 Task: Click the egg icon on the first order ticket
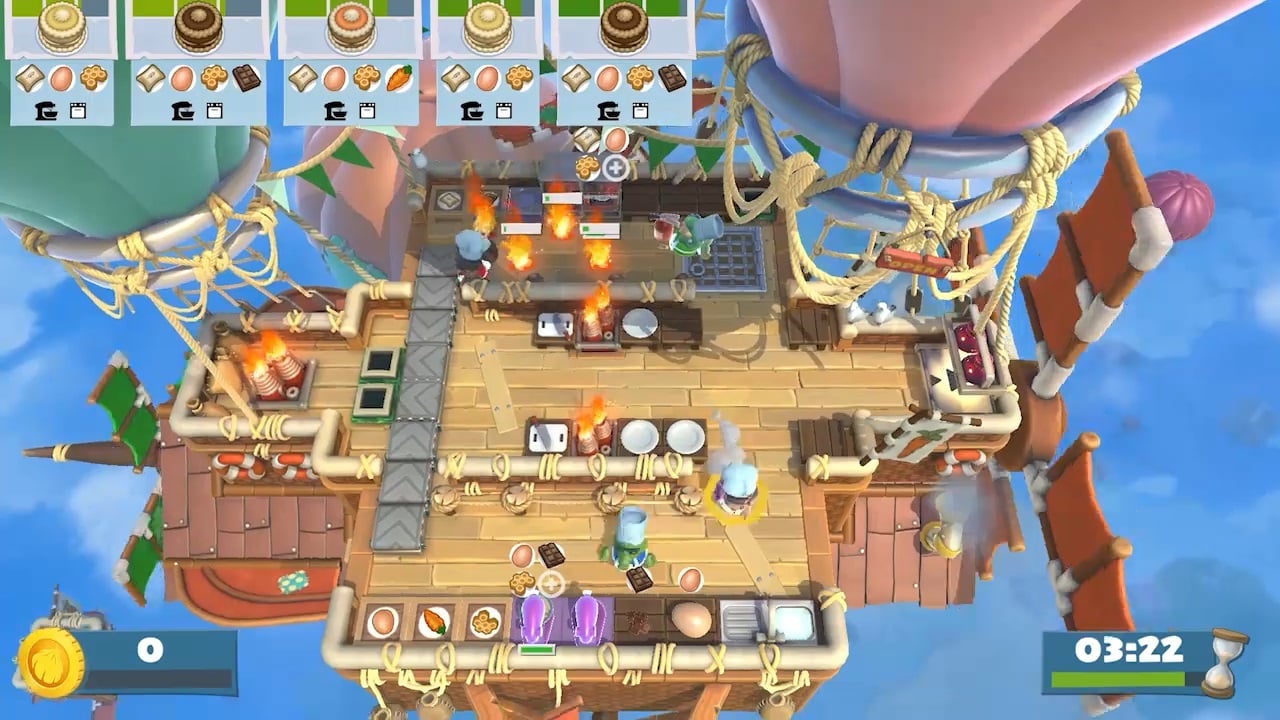[61, 78]
